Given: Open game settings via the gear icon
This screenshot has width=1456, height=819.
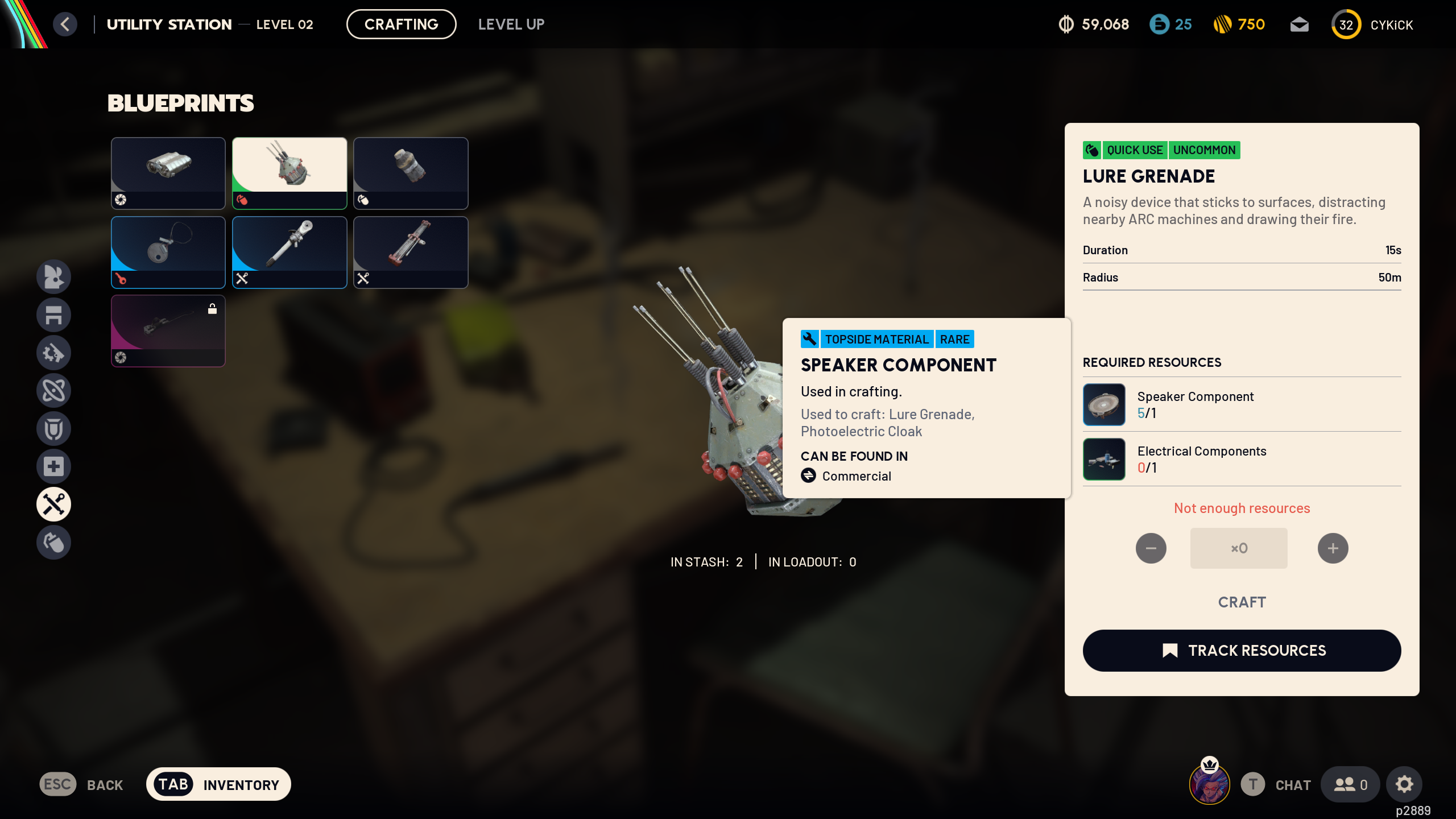Looking at the screenshot, I should pos(1404,784).
